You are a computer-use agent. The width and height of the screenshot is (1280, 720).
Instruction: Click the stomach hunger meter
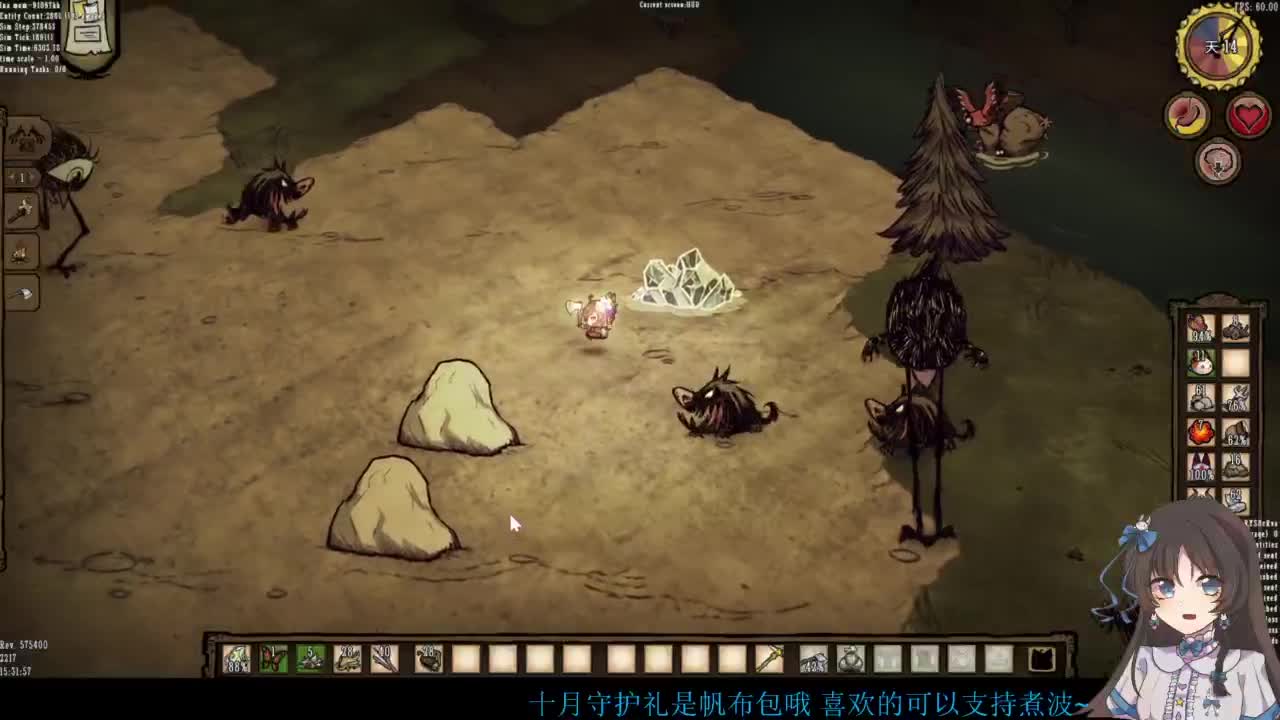pyautogui.click(x=1187, y=115)
